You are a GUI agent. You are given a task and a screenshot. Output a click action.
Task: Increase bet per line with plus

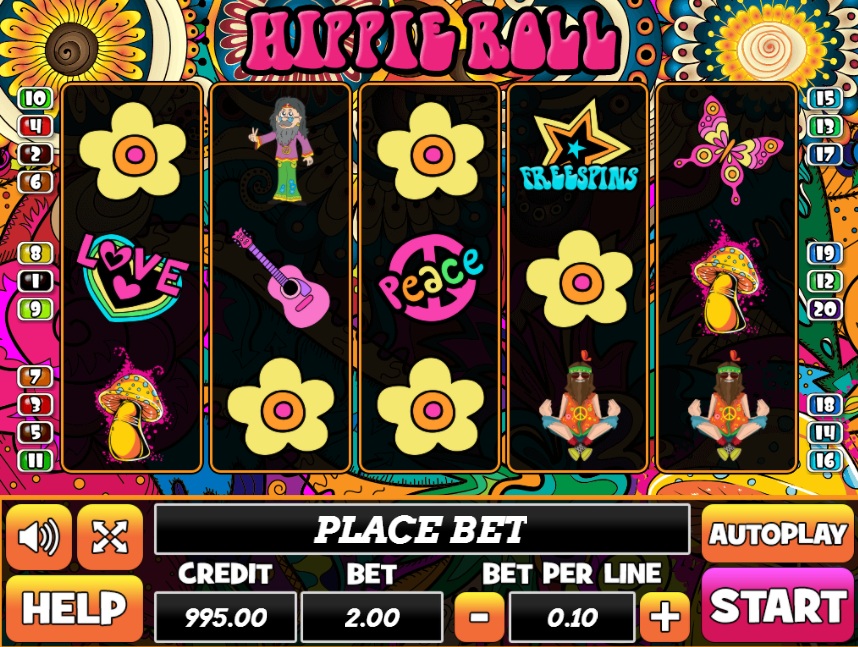(x=665, y=616)
